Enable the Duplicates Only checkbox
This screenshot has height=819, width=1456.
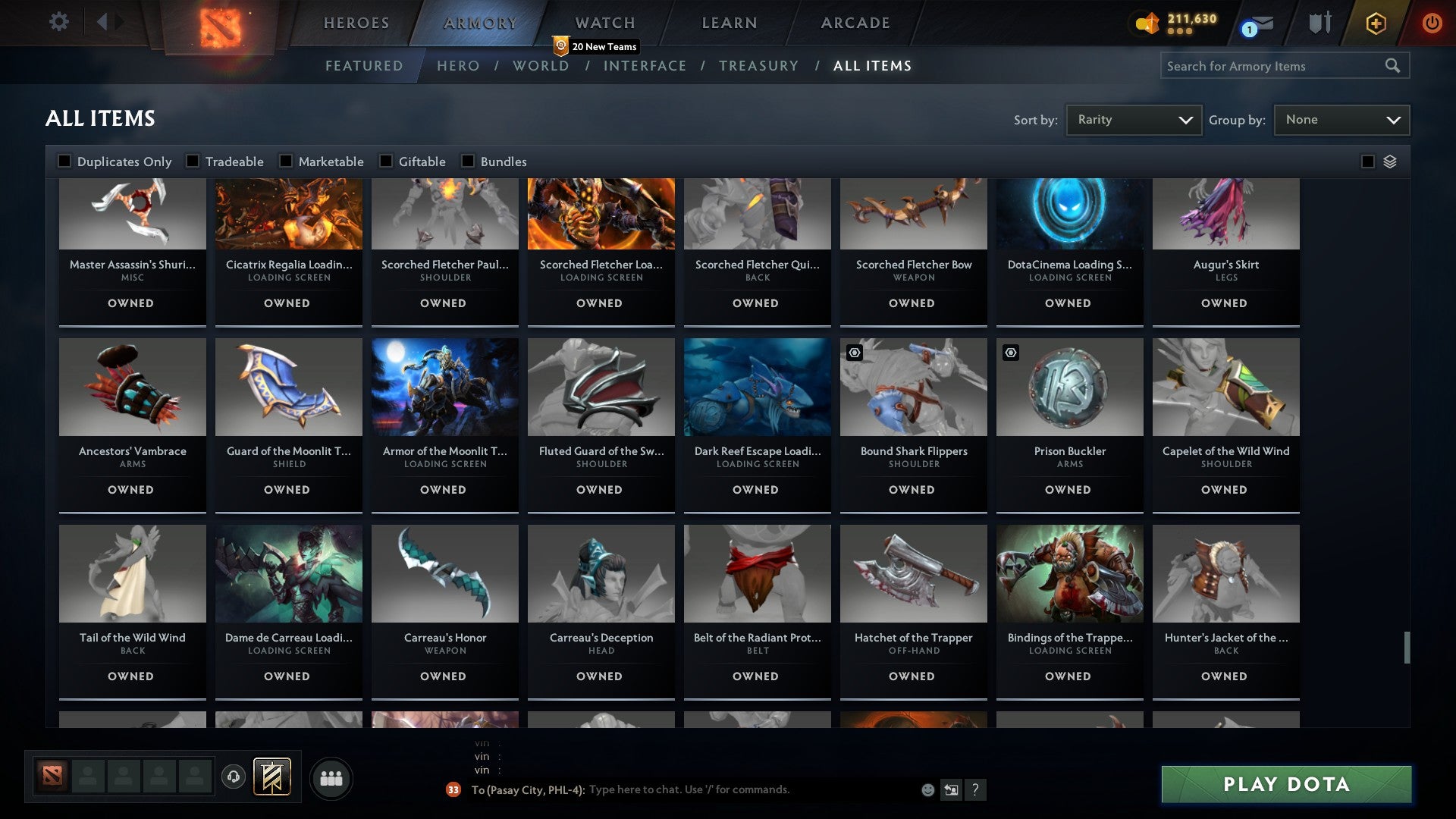click(x=64, y=161)
